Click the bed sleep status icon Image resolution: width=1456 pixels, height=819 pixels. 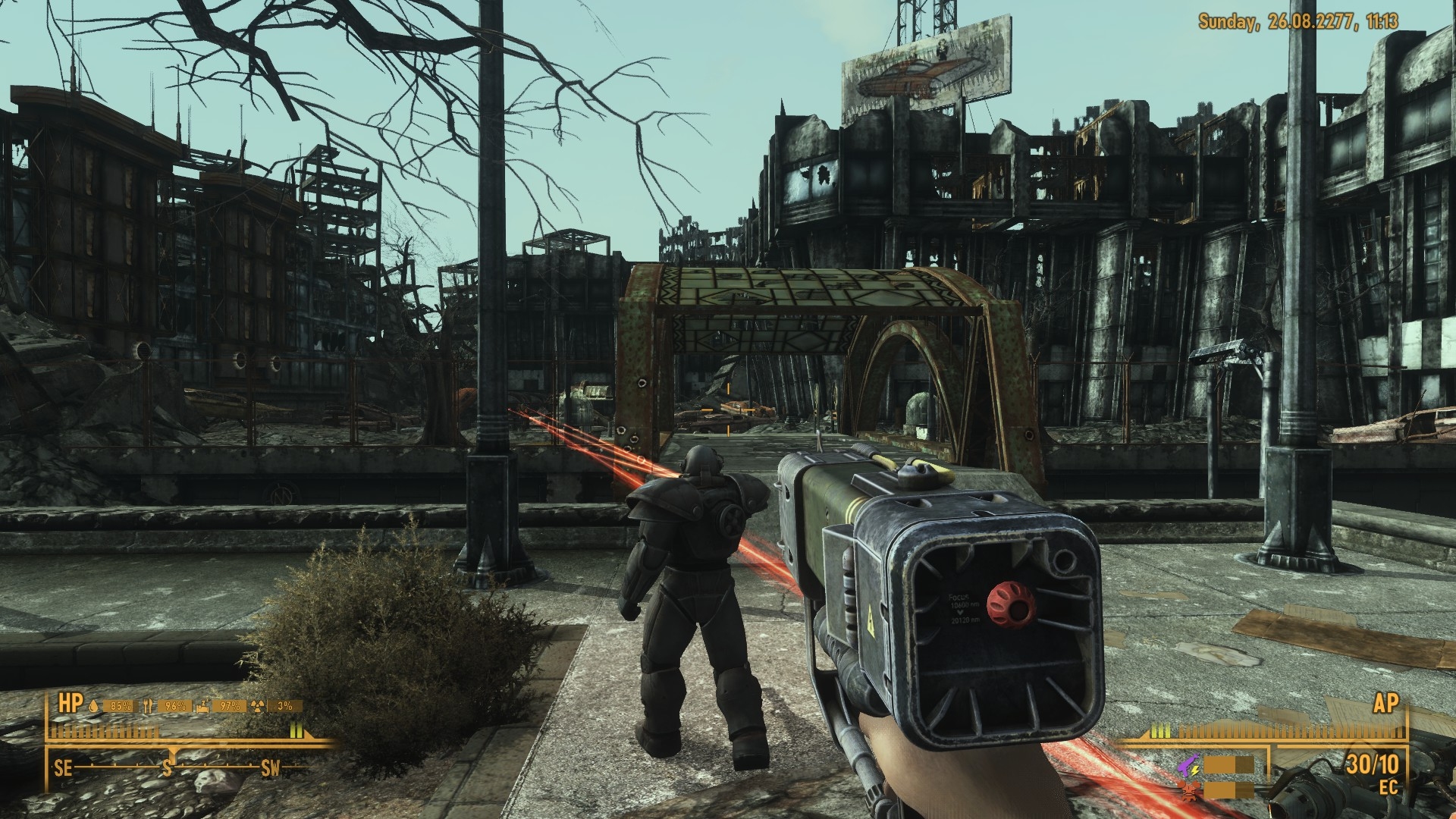point(202,705)
